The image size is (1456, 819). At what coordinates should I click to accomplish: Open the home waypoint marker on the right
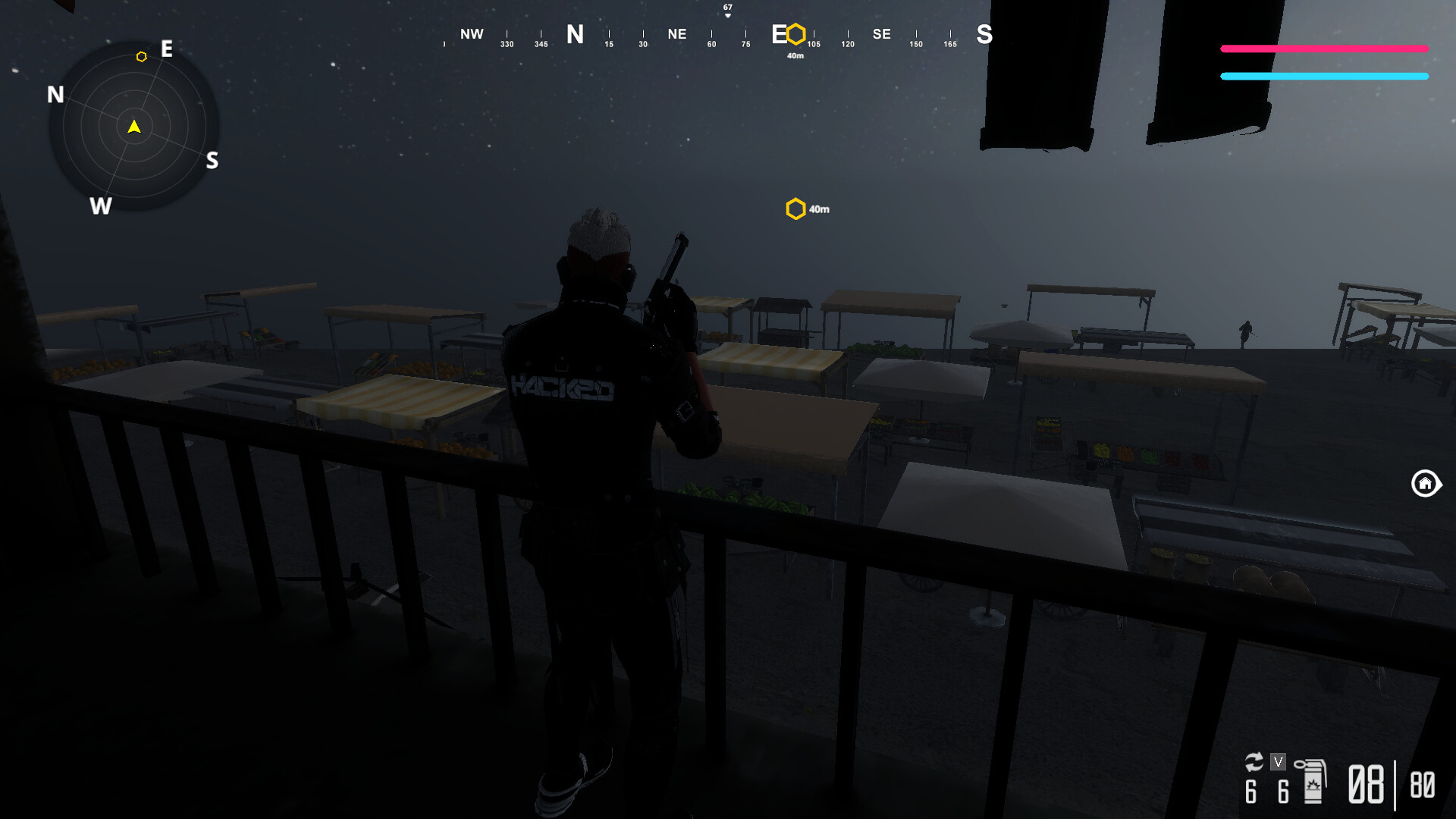click(x=1426, y=484)
